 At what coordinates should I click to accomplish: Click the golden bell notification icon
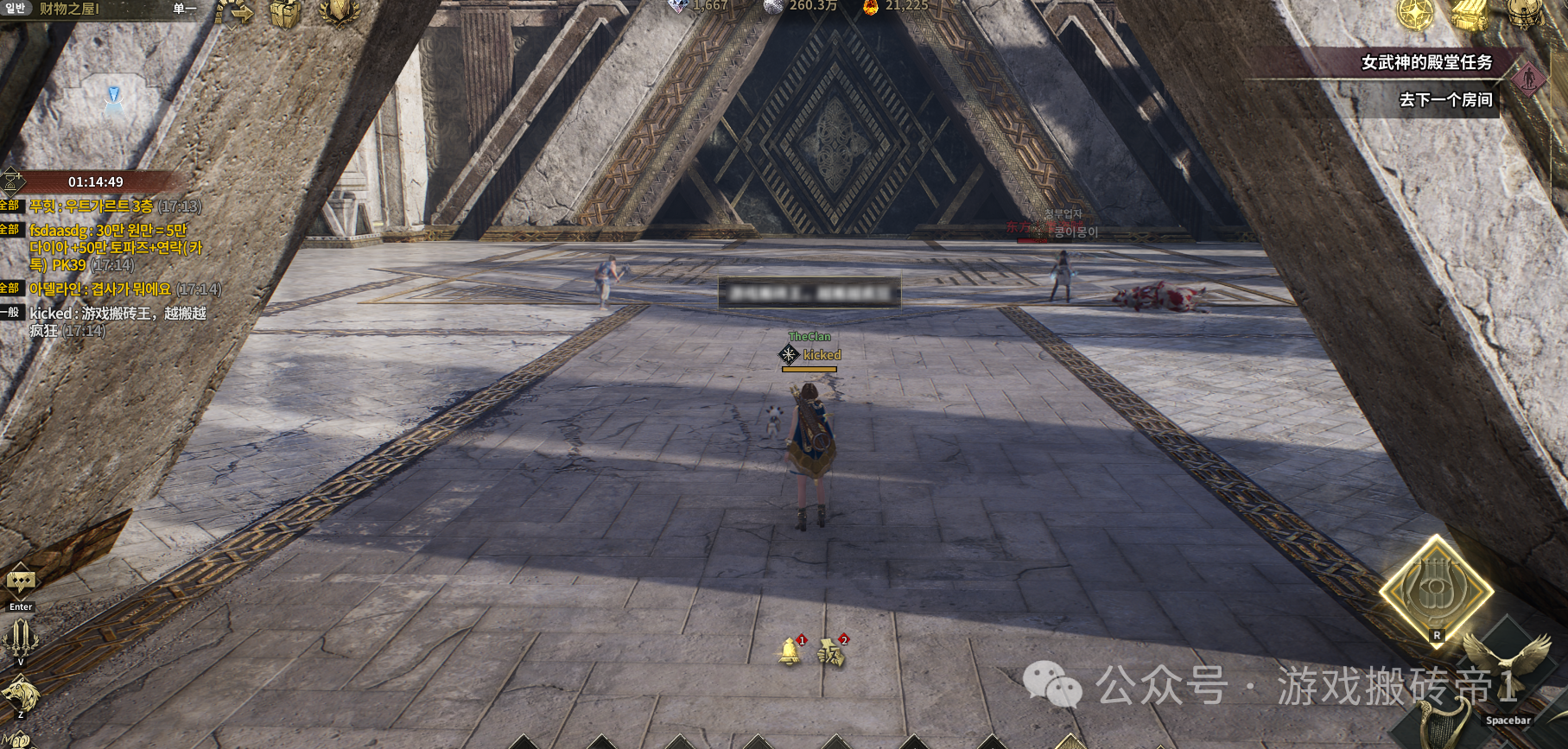coord(789,651)
